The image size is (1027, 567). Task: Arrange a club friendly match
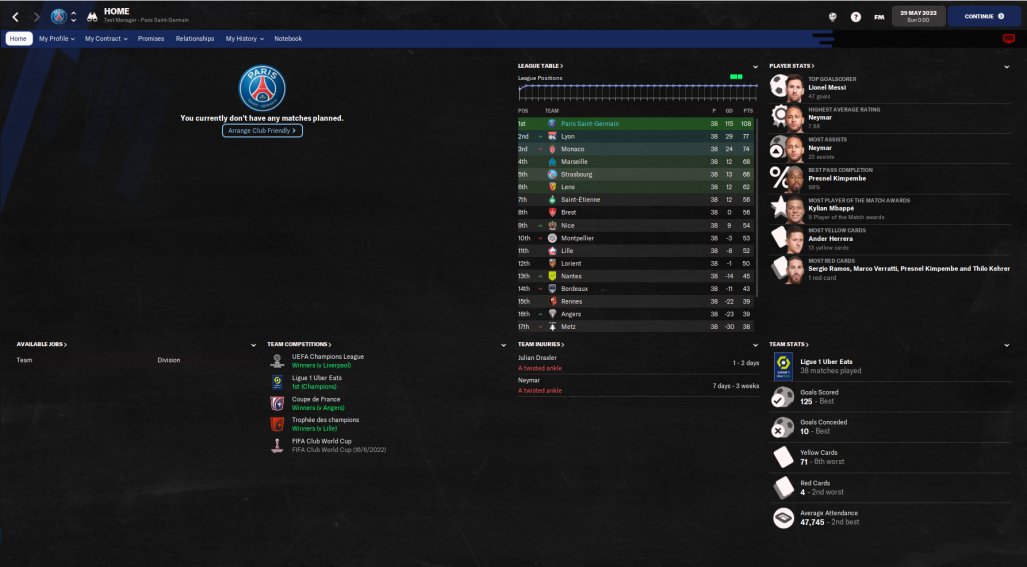(262, 131)
